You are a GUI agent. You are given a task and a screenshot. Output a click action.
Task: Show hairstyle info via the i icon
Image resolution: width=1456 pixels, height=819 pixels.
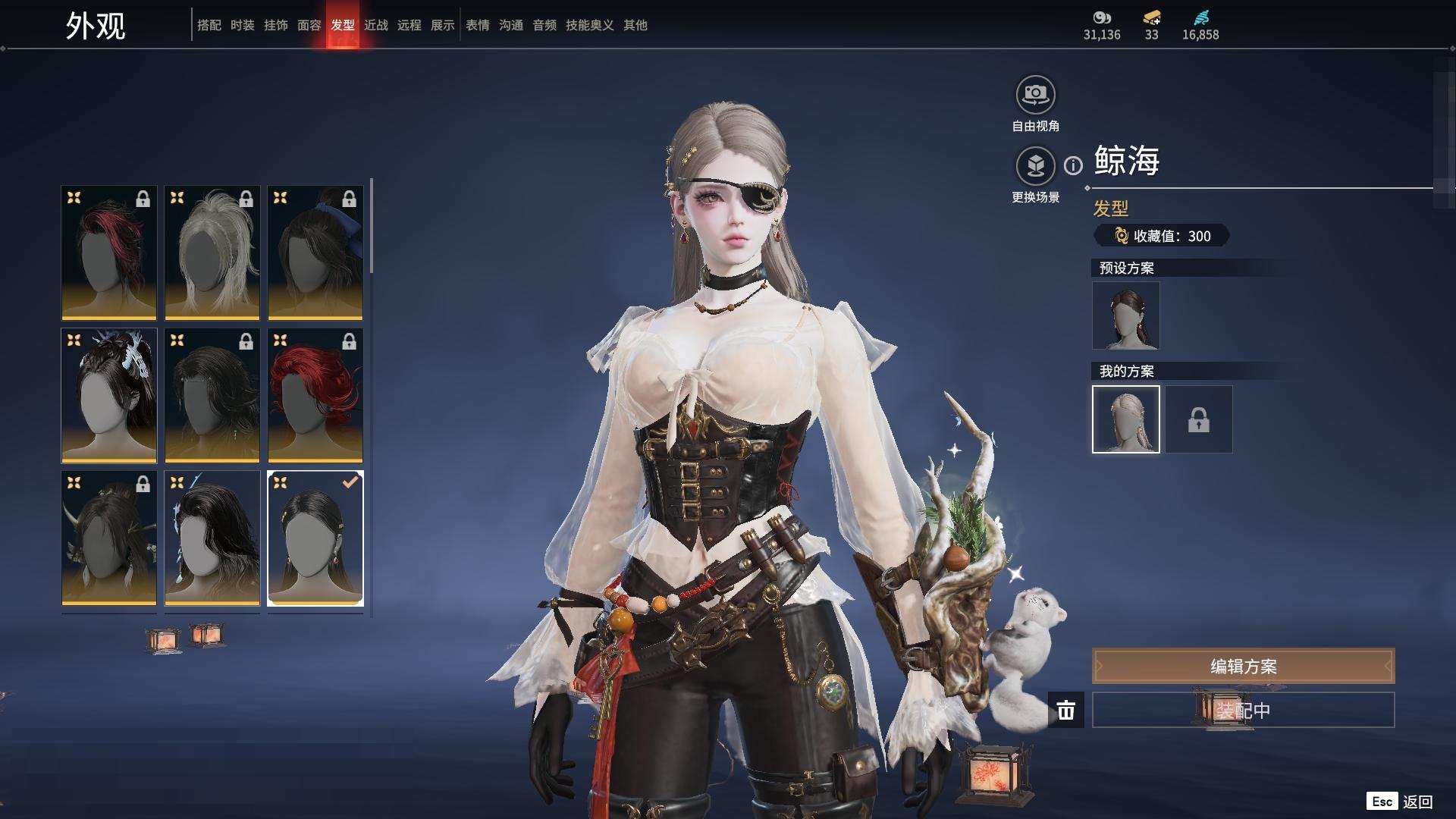pyautogui.click(x=1073, y=165)
